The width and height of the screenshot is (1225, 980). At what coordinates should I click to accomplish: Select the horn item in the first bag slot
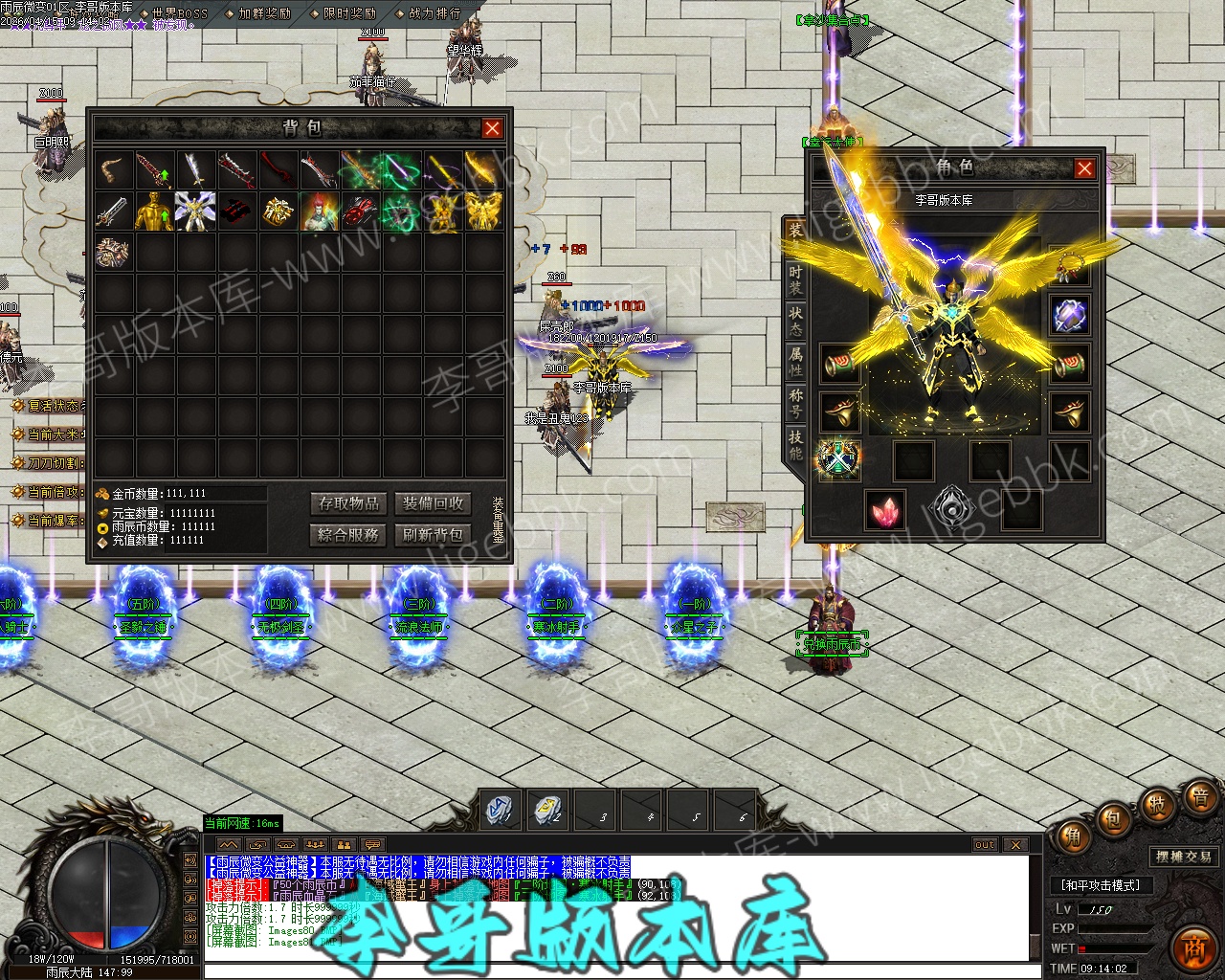coord(113,171)
